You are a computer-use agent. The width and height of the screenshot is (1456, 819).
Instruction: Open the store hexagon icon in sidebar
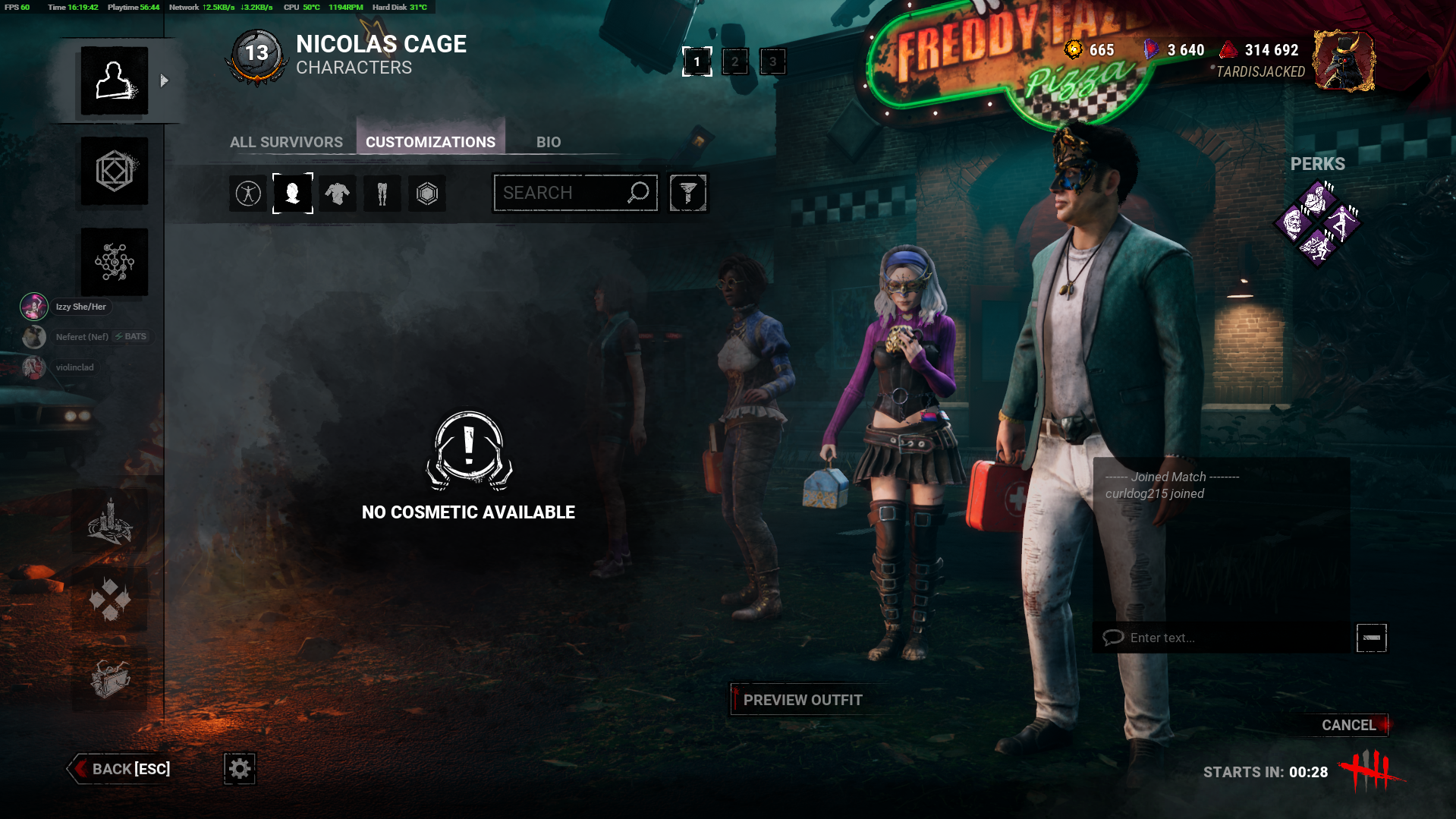point(114,172)
